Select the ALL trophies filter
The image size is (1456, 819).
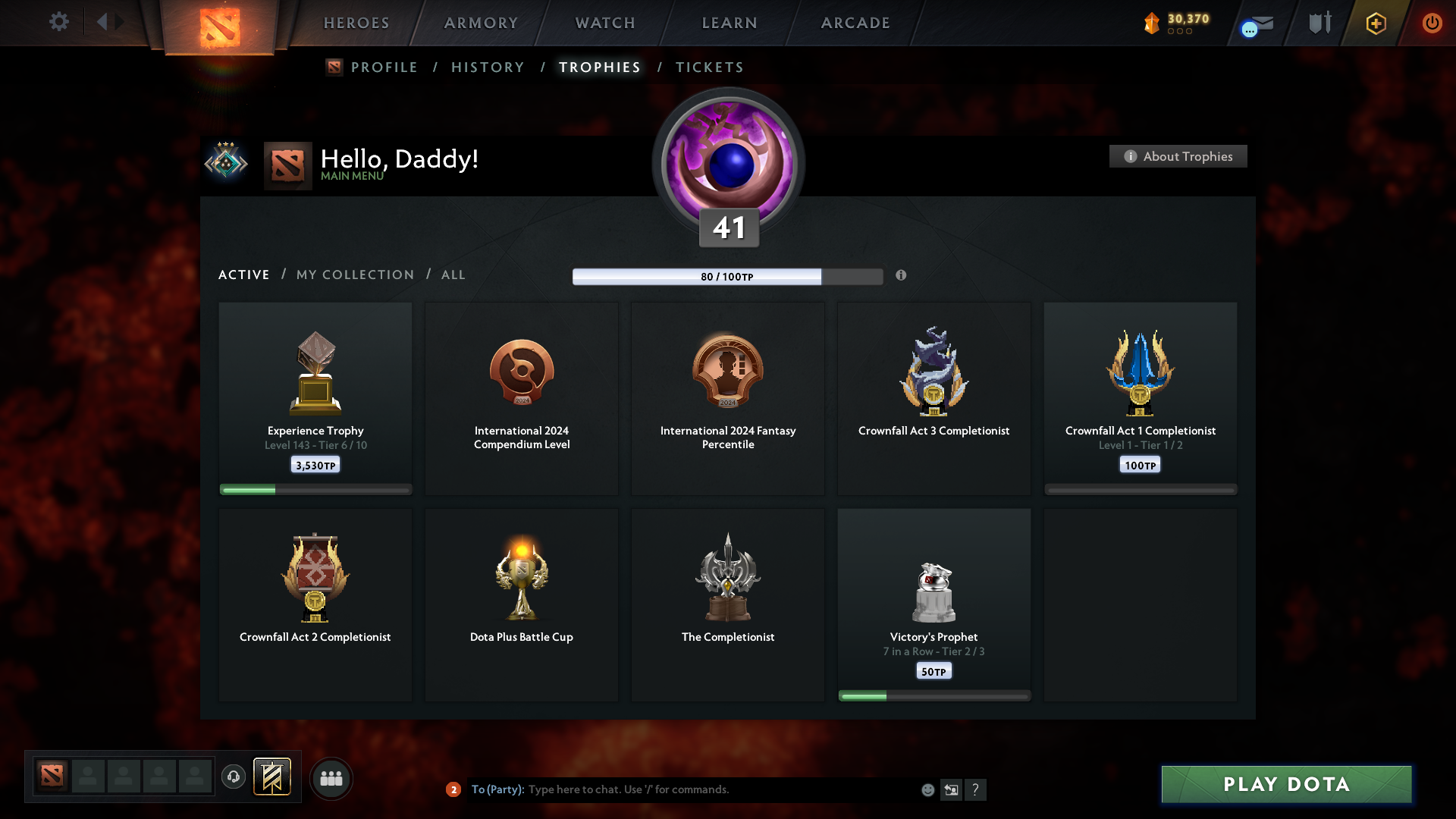point(453,275)
